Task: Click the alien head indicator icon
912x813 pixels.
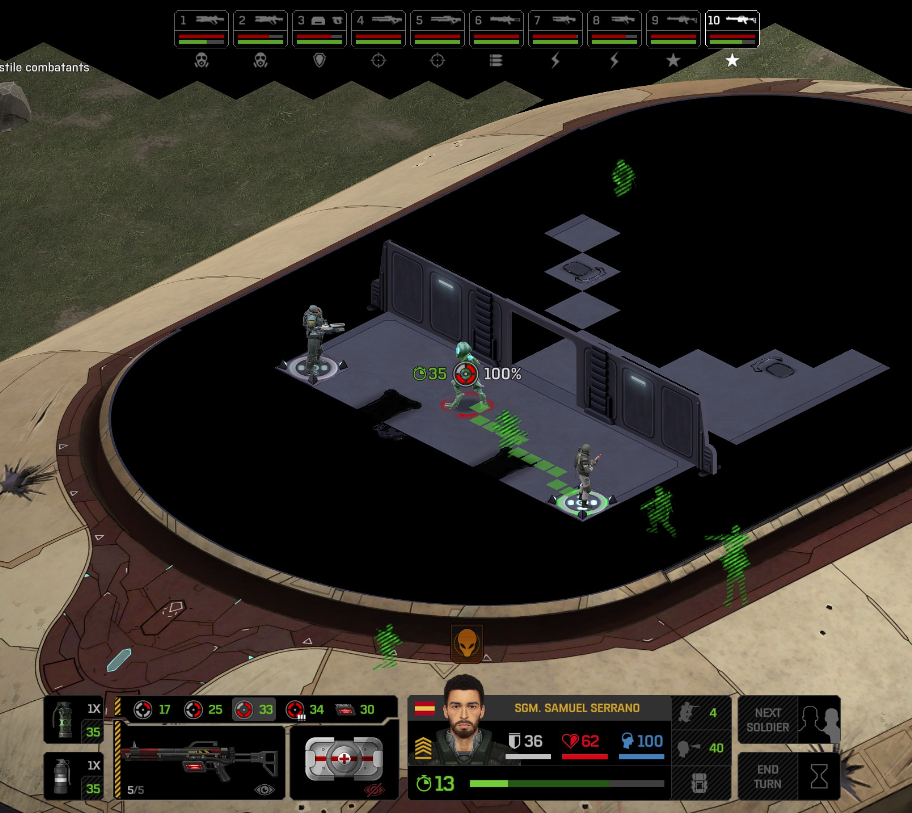Action: pyautogui.click(x=467, y=644)
